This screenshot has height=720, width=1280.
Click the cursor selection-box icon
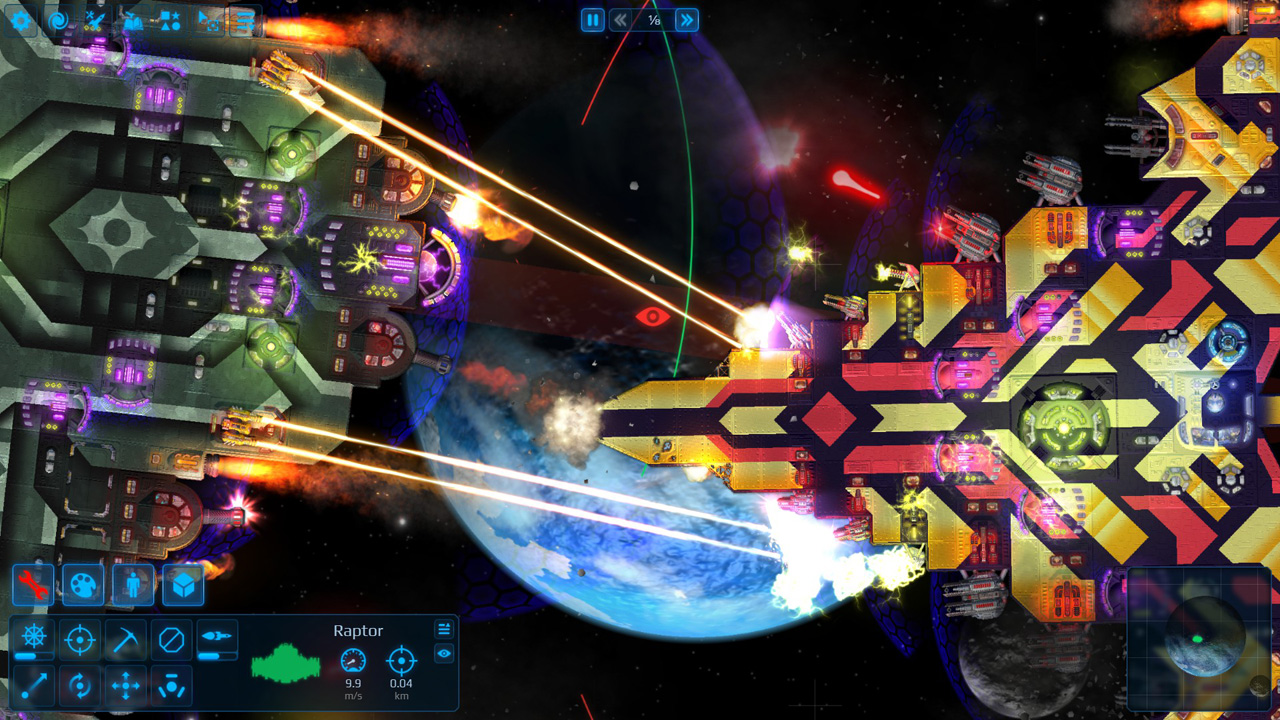coord(207,19)
